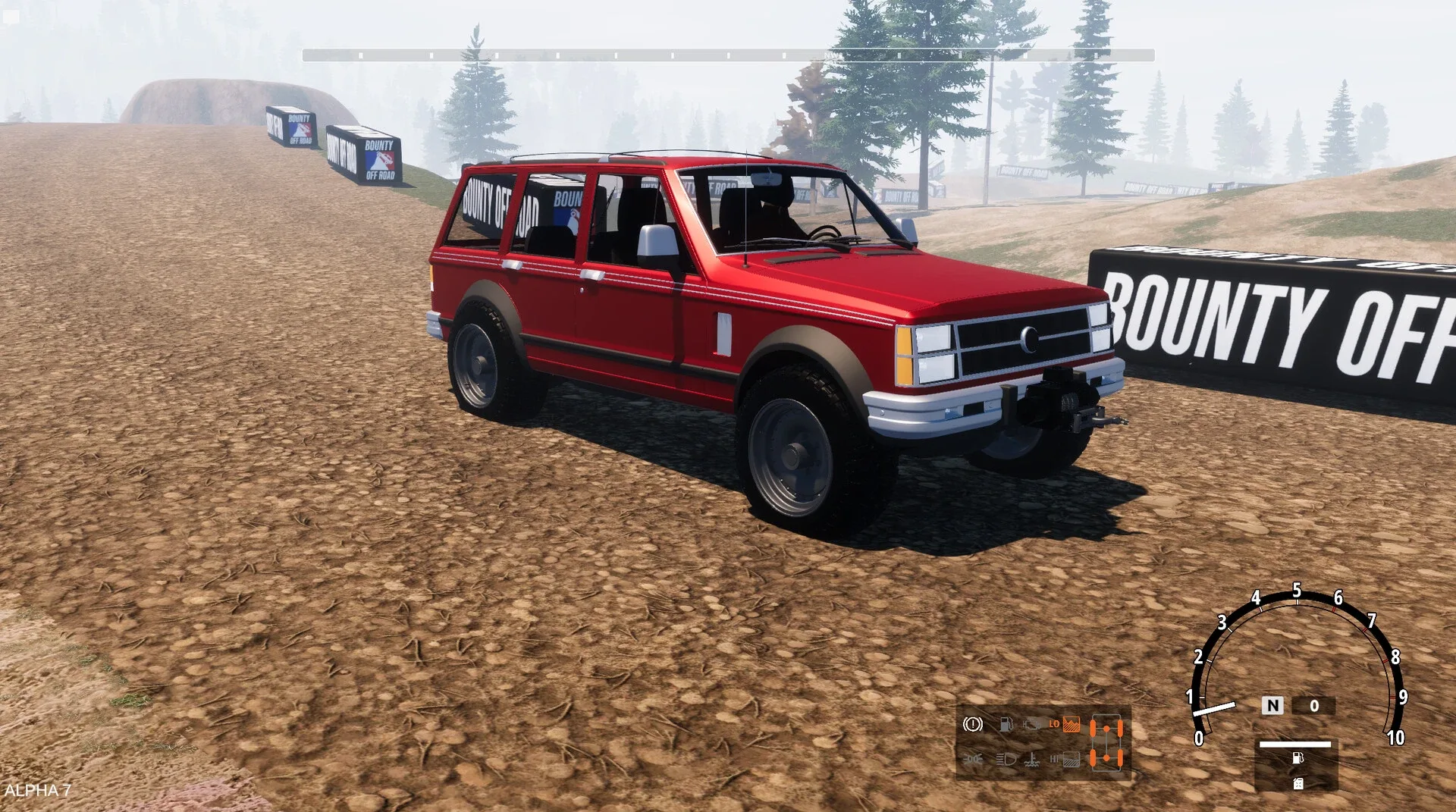Toggle the rear differential lock marker
The image size is (1456, 812).
[x=1106, y=758]
